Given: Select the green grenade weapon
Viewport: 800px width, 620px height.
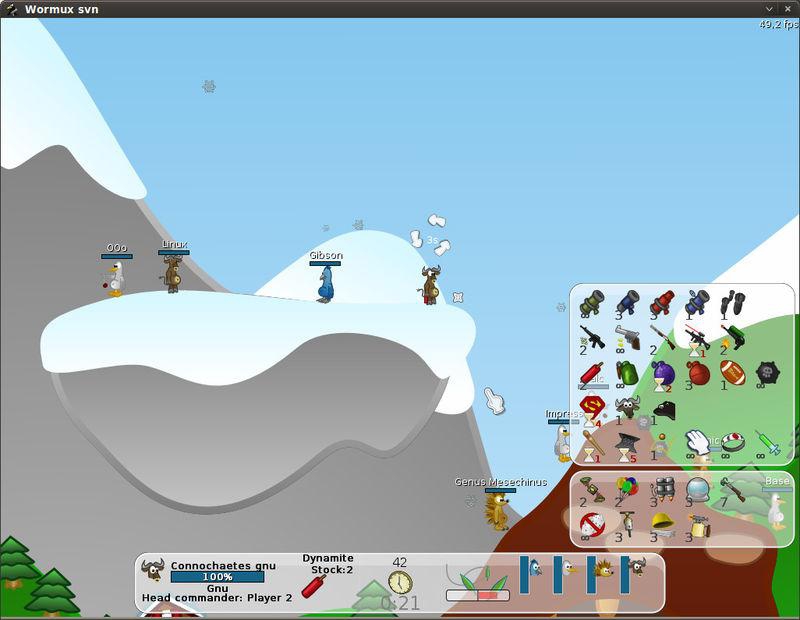Looking at the screenshot, I should tap(627, 373).
